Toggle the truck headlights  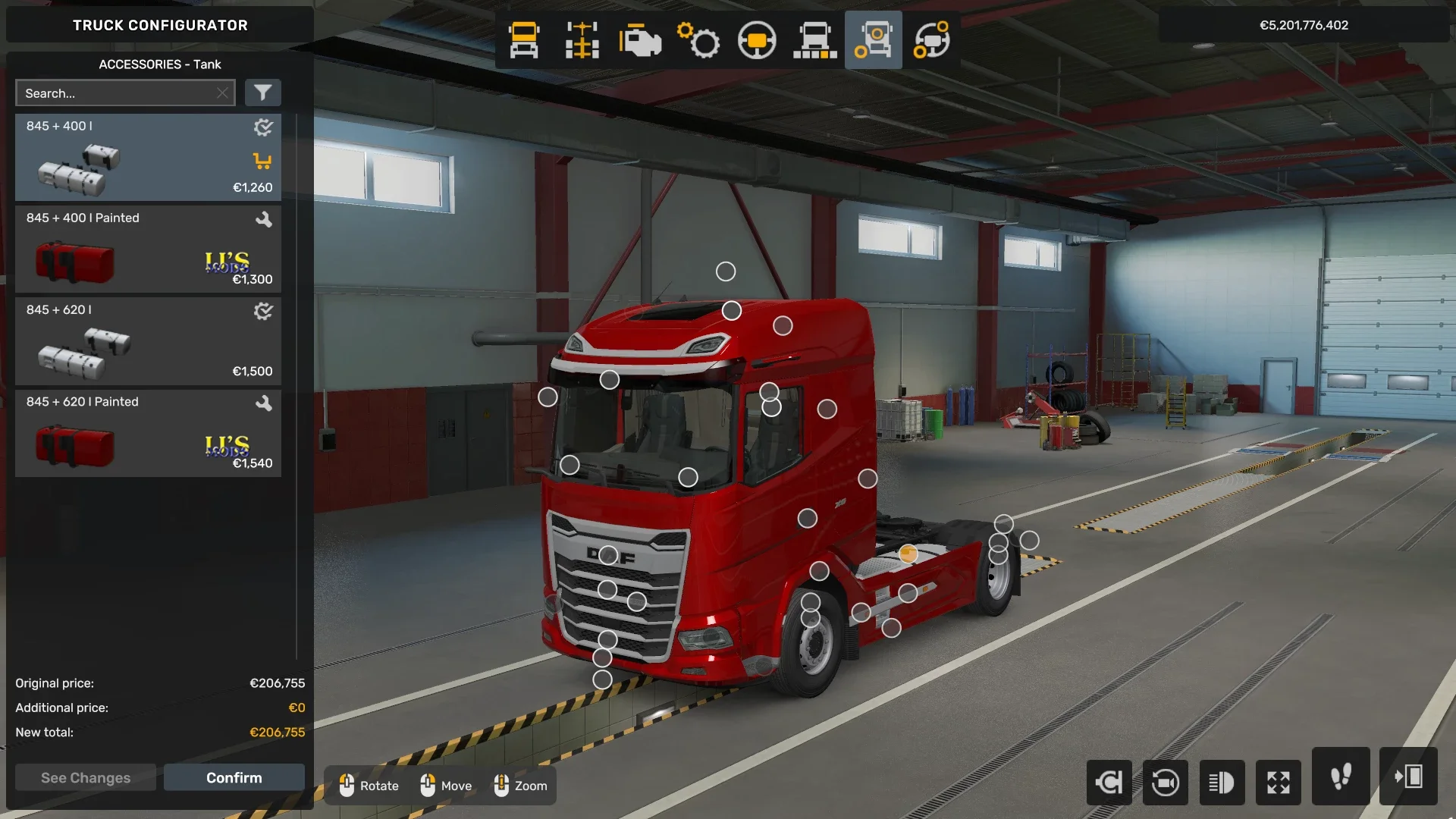1222,783
